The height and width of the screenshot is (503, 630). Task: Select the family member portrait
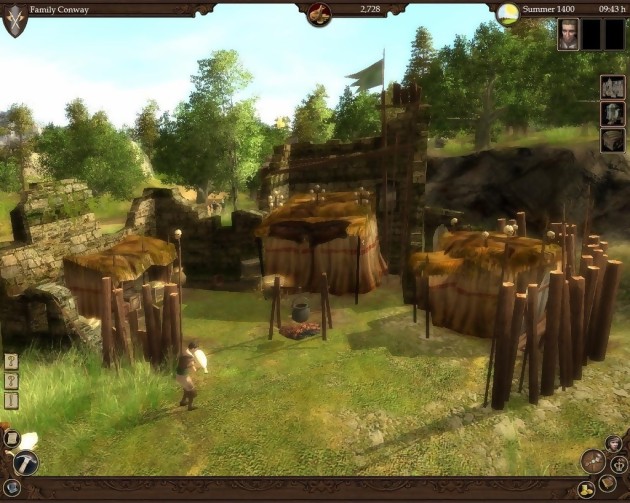[x=569, y=35]
